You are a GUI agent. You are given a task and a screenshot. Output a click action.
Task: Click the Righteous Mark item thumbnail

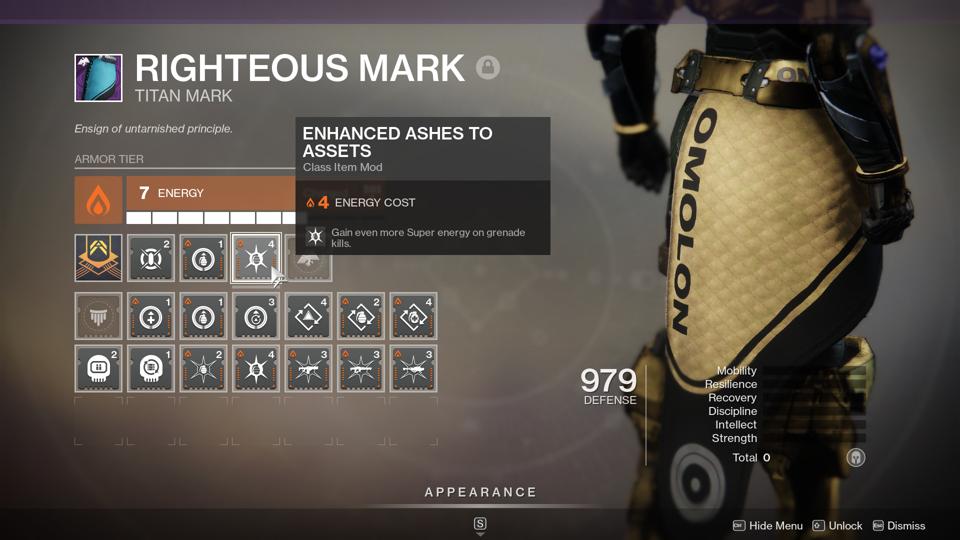click(x=98, y=78)
